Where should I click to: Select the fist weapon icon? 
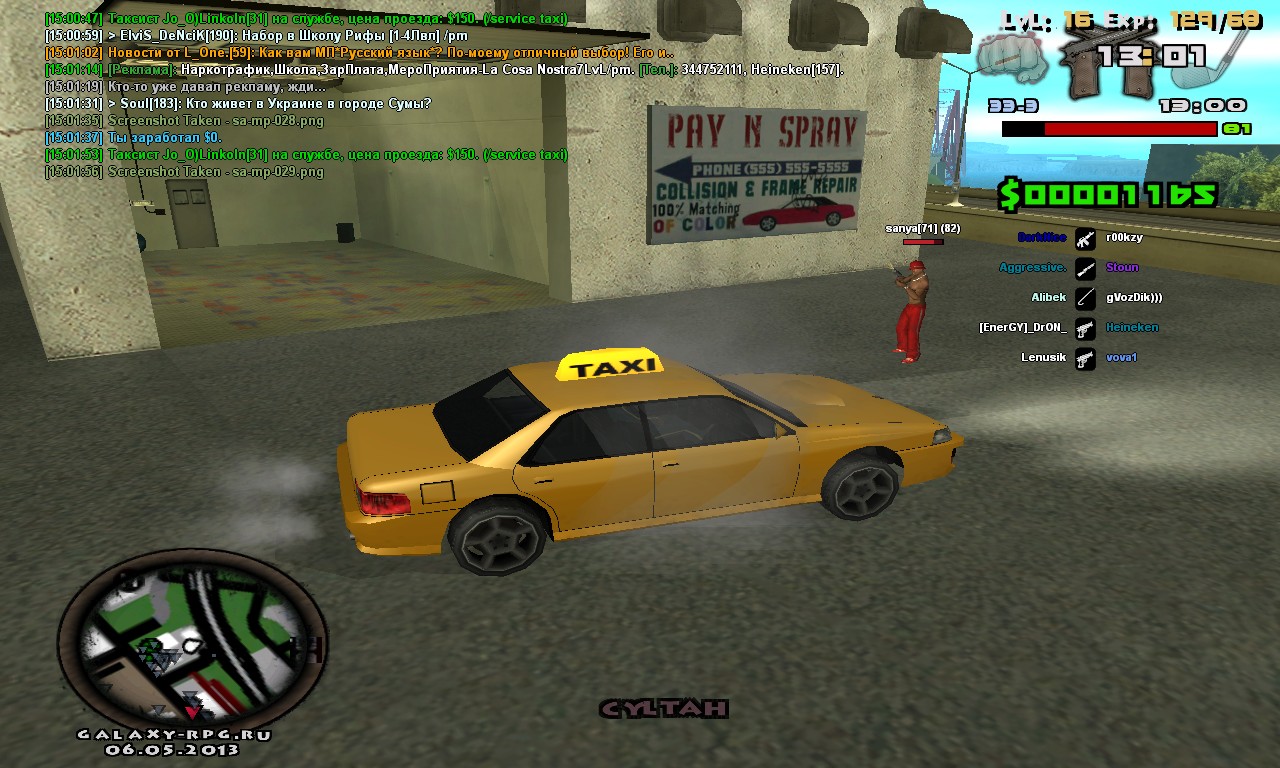(x=1011, y=57)
